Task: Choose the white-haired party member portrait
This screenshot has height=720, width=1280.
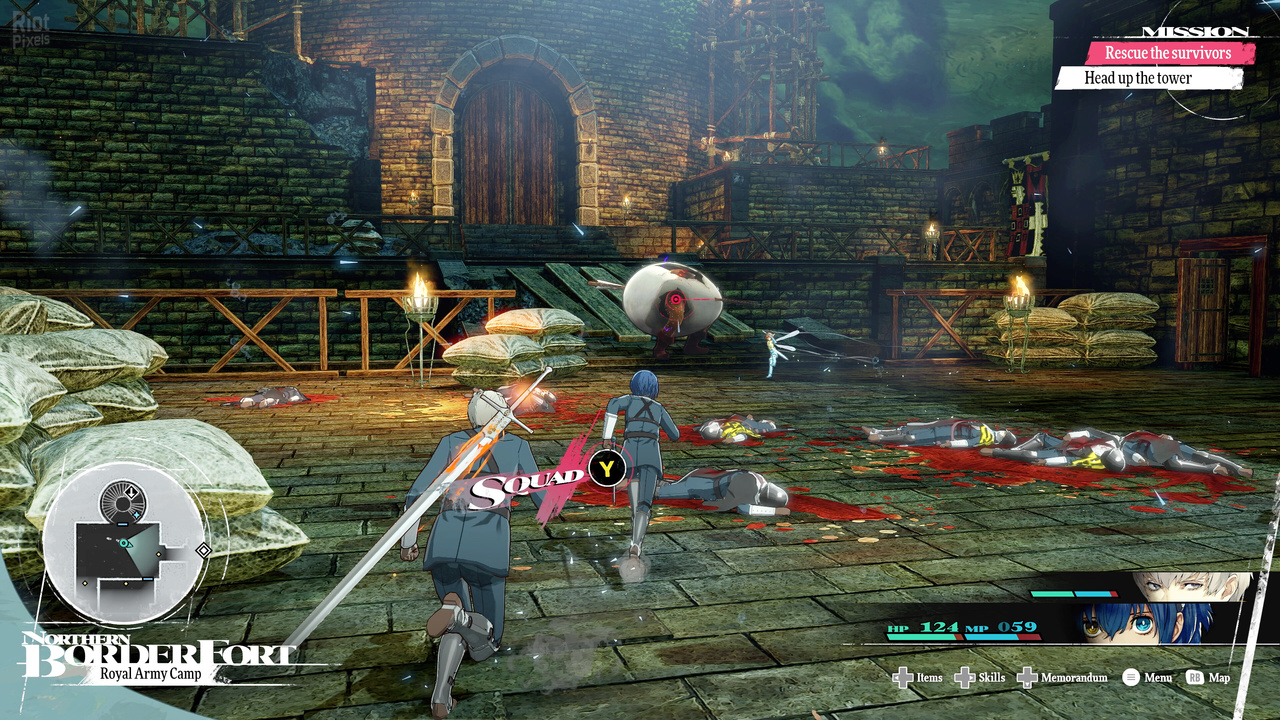Action: (1188, 587)
